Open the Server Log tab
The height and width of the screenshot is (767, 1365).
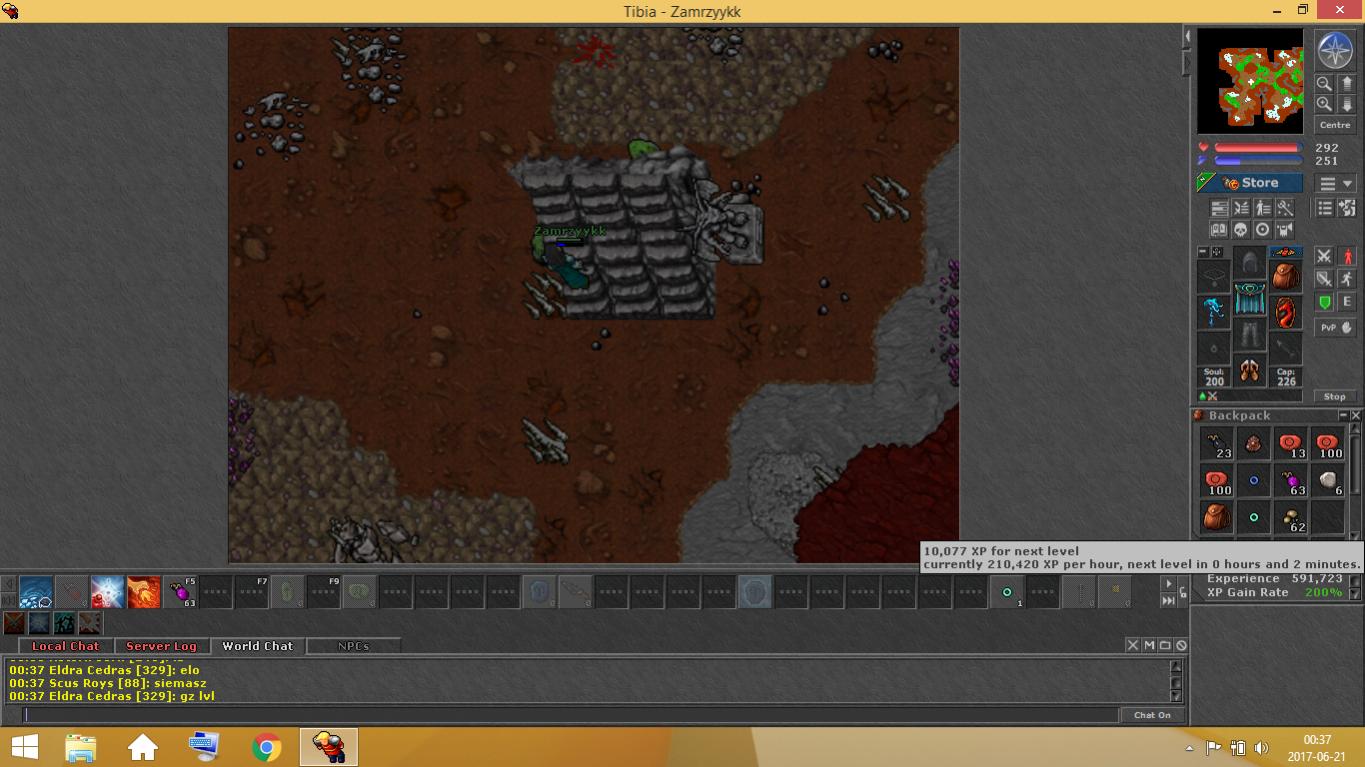[161, 646]
